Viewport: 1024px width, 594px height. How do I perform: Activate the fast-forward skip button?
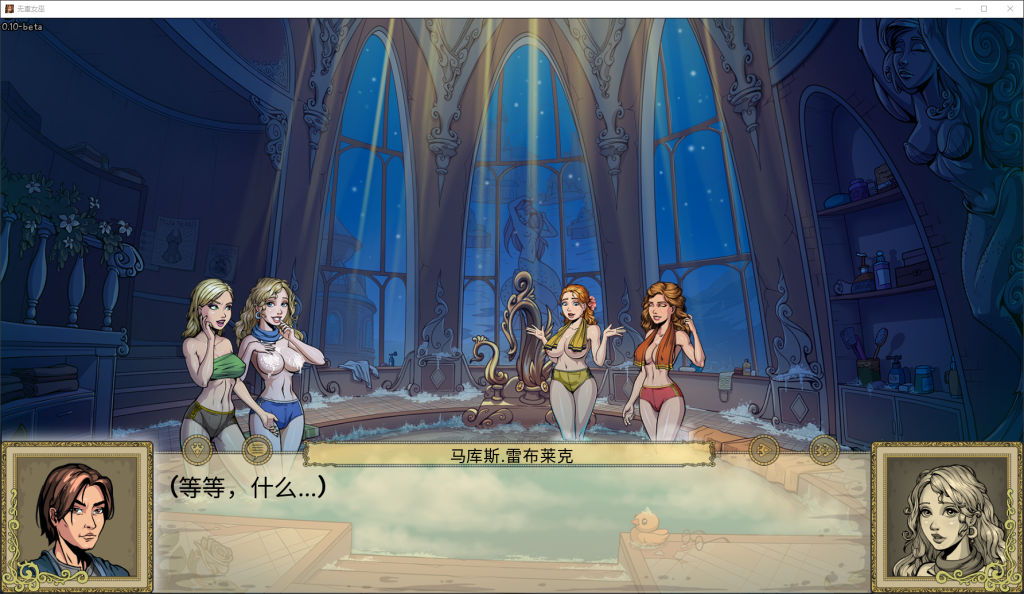coord(823,450)
